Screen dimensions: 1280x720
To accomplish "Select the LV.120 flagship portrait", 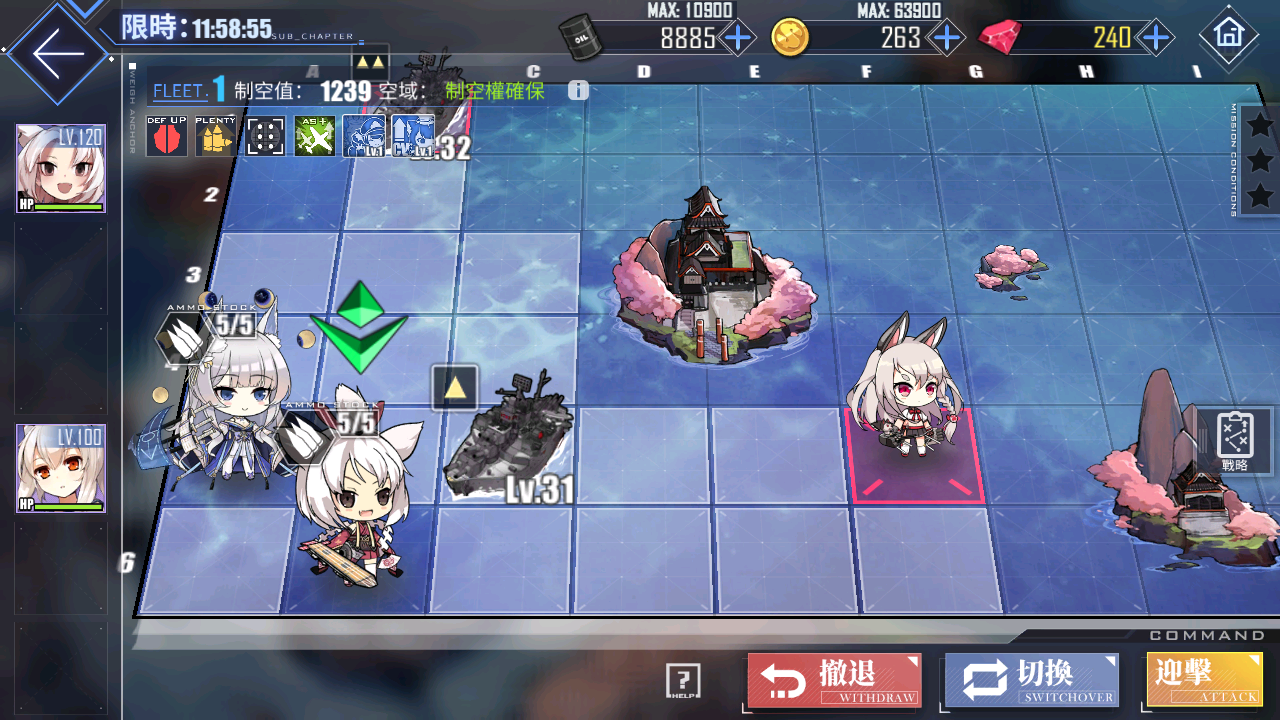I will pos(61,169).
